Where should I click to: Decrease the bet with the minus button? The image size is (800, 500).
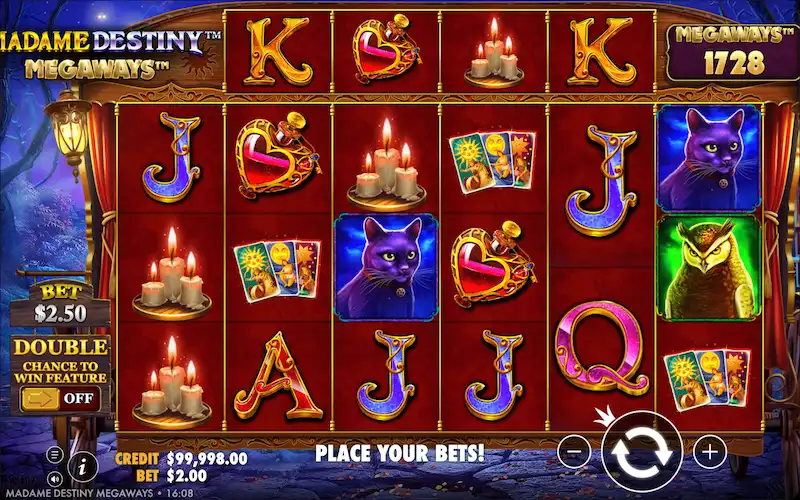pyautogui.click(x=574, y=453)
